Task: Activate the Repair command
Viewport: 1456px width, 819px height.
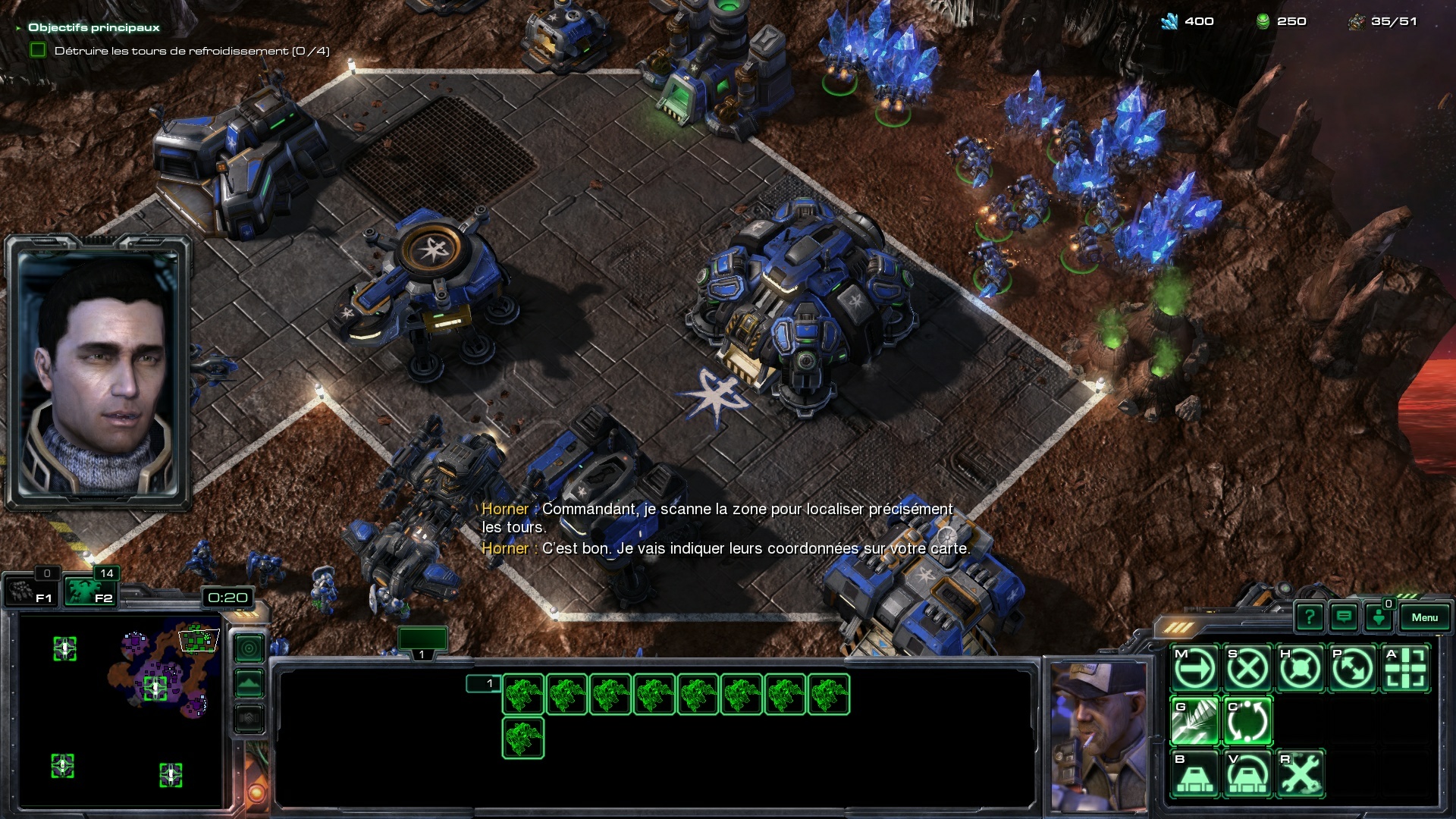Action: 1300,774
